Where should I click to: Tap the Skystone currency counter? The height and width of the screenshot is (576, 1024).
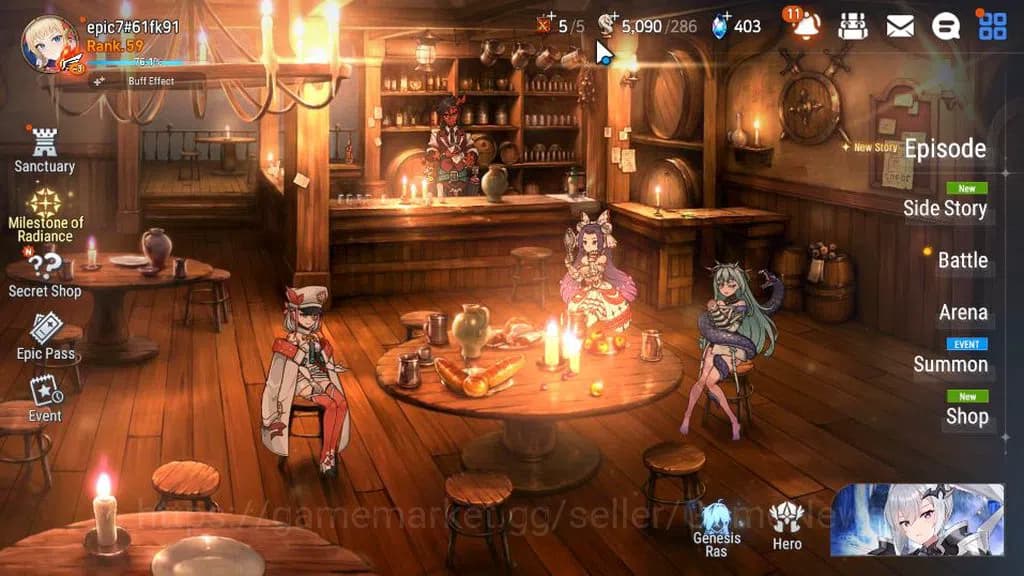point(737,26)
